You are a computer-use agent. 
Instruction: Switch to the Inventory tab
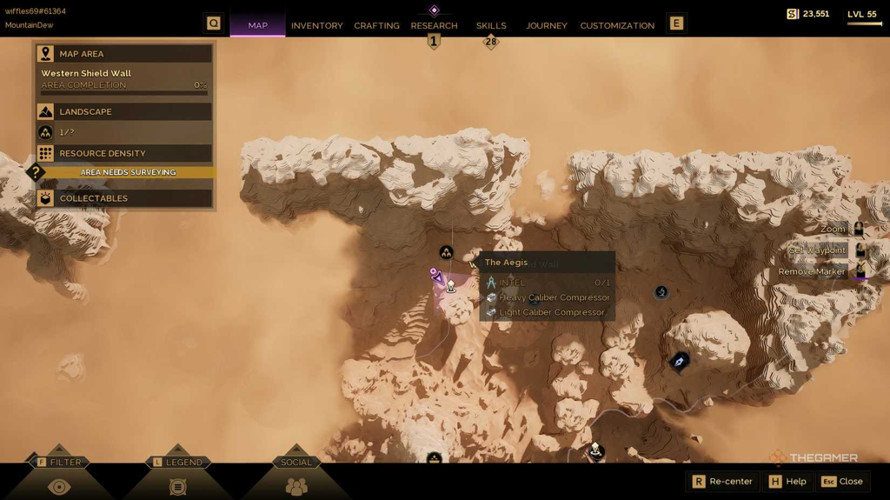click(x=316, y=25)
